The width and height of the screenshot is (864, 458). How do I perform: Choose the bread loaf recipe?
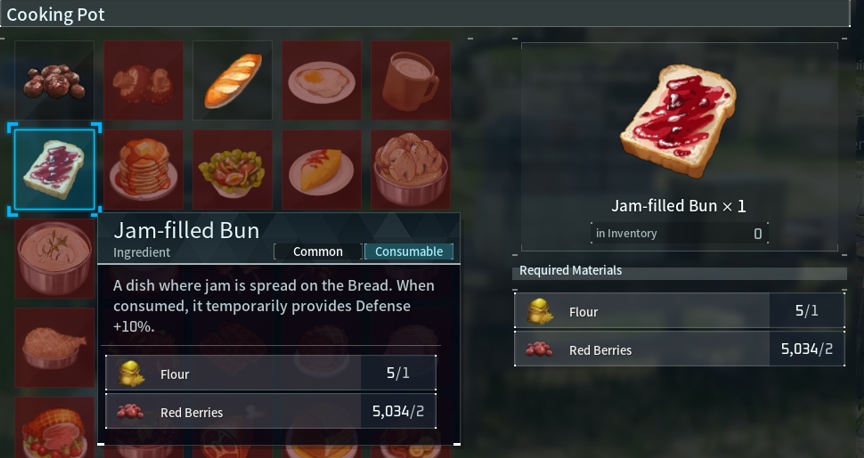(233, 81)
